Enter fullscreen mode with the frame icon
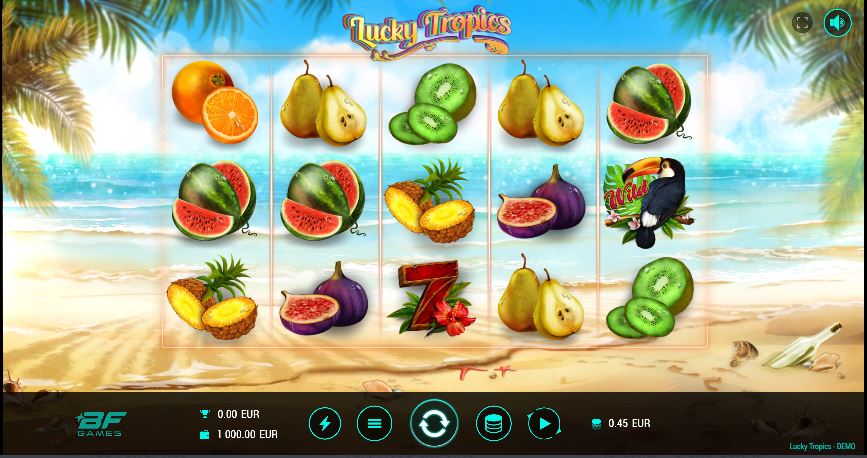The image size is (867, 458). (802, 22)
